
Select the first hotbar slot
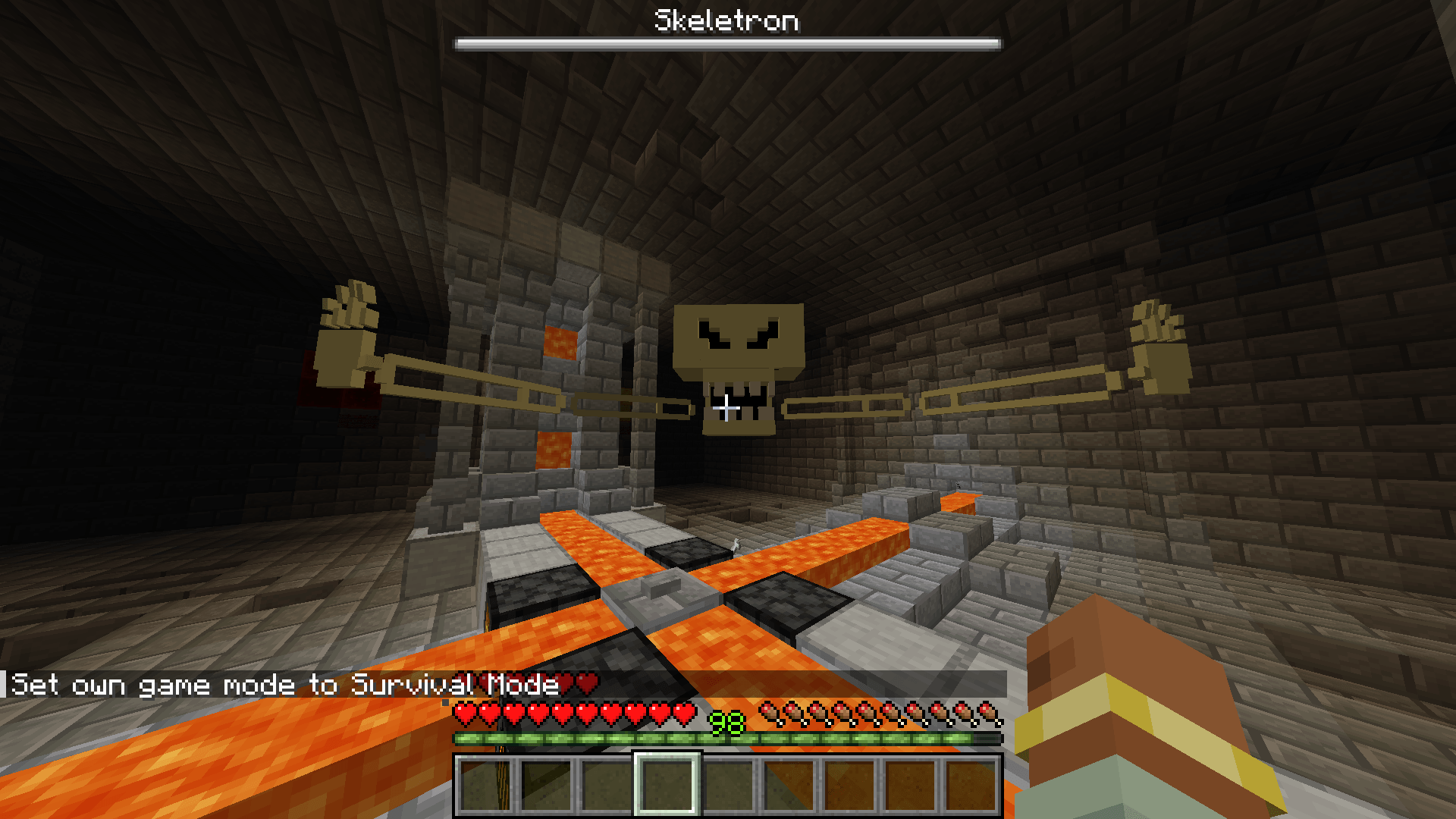485,785
